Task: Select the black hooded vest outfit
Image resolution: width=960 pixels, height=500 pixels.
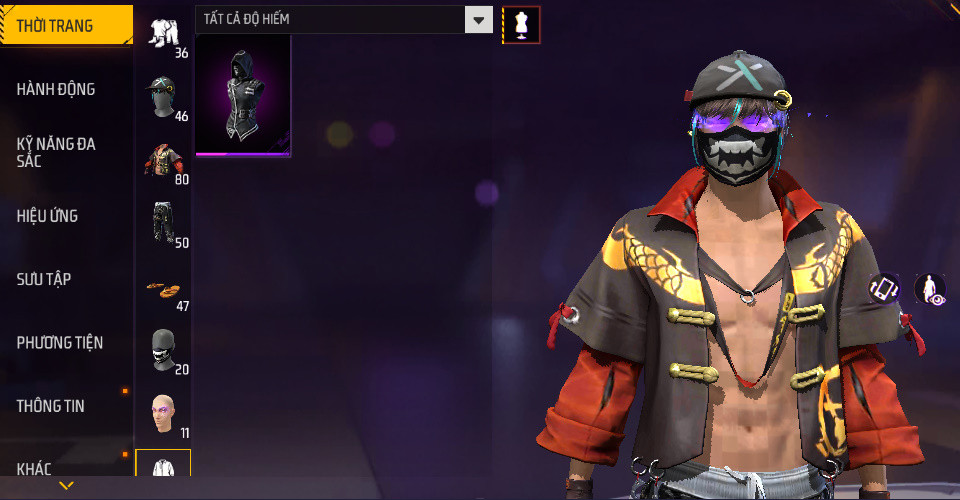Action: tap(243, 97)
